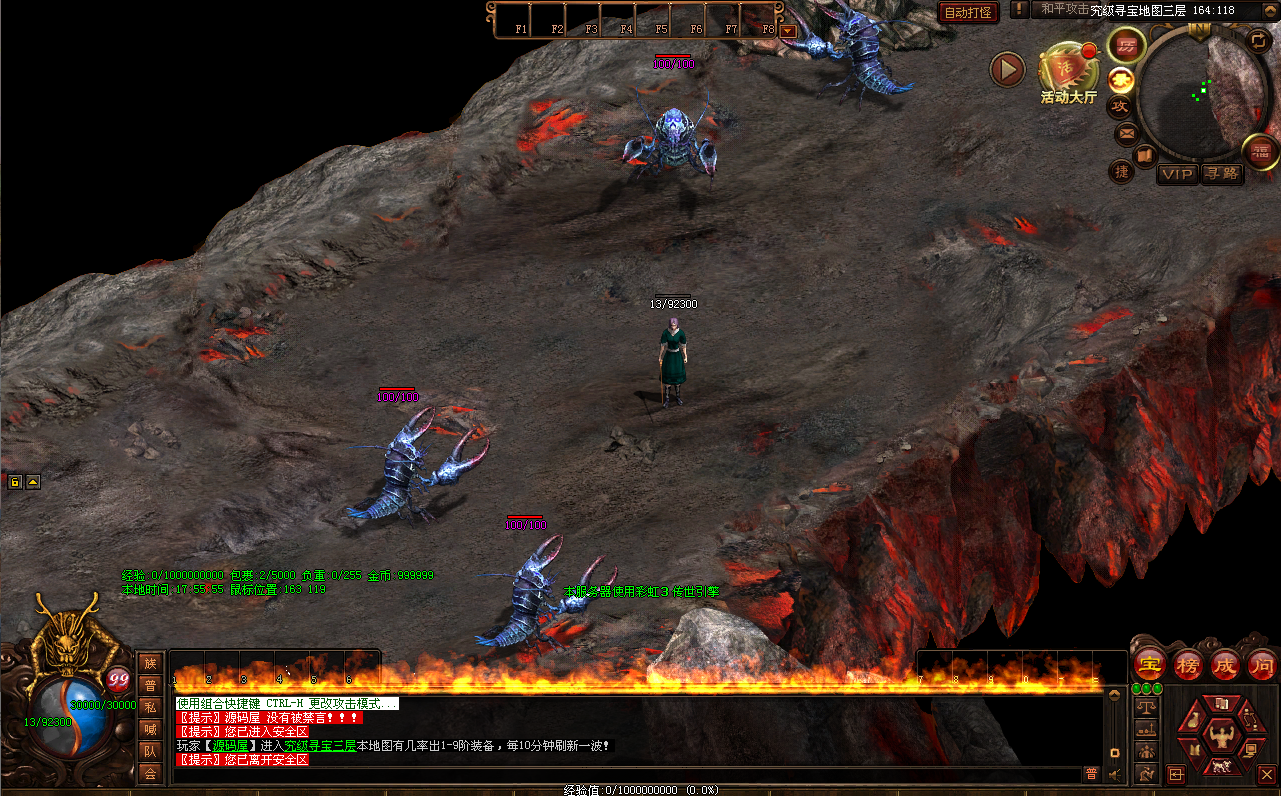Click the red X button
The image size is (1281, 796).
pyautogui.click(x=1267, y=774)
